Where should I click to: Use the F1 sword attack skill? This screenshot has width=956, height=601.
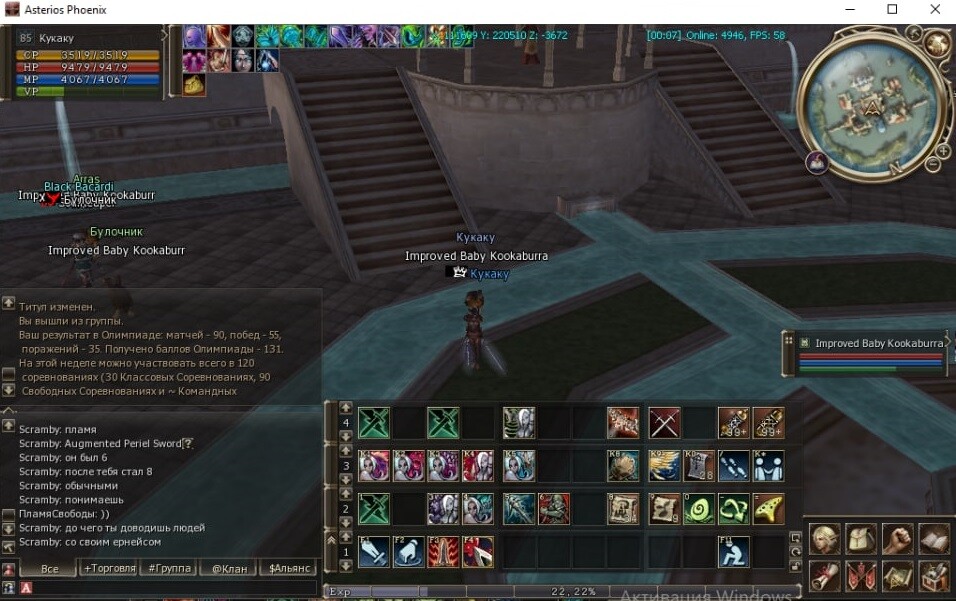point(373,551)
